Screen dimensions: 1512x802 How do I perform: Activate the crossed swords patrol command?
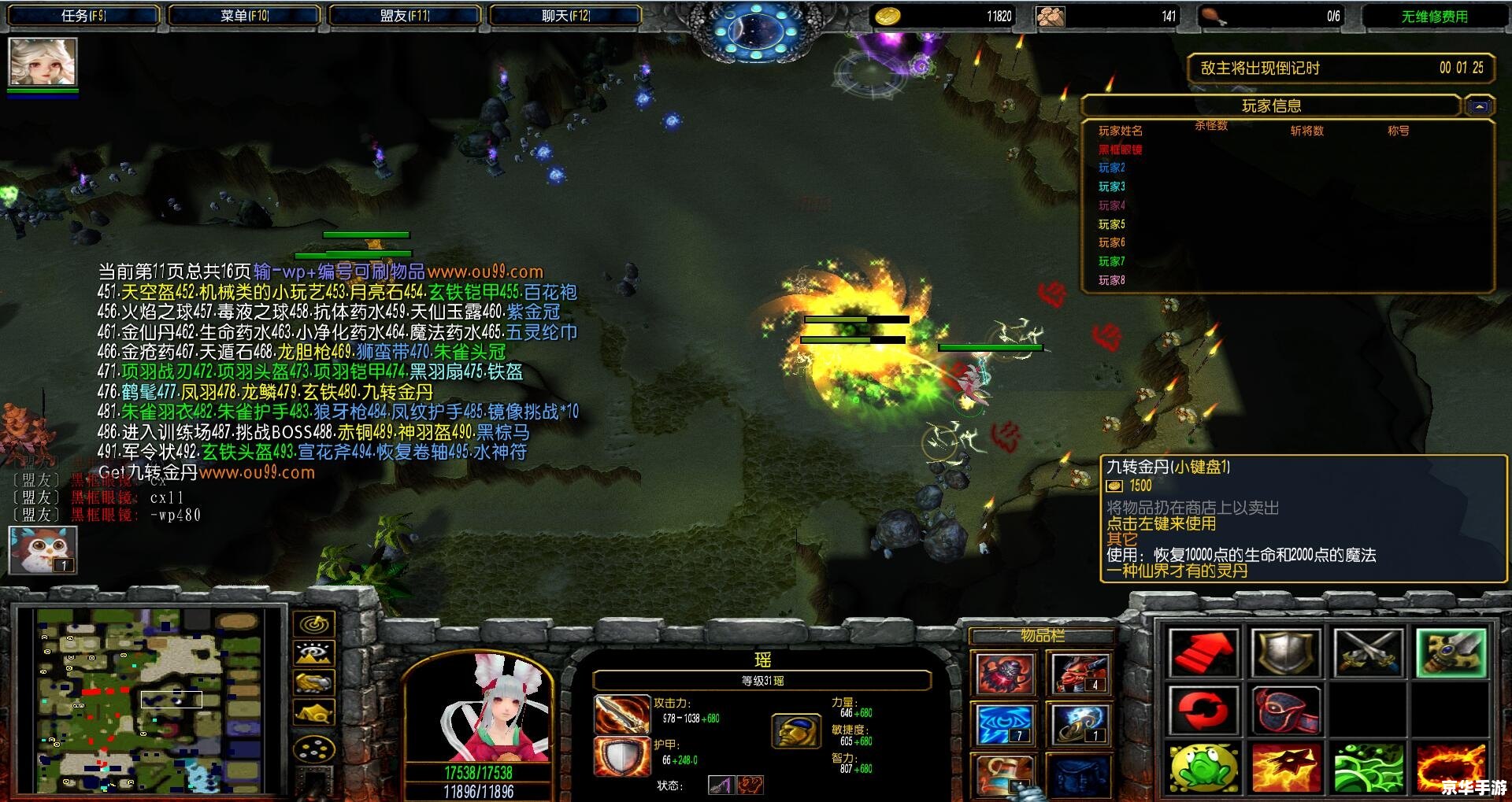pos(1368,652)
